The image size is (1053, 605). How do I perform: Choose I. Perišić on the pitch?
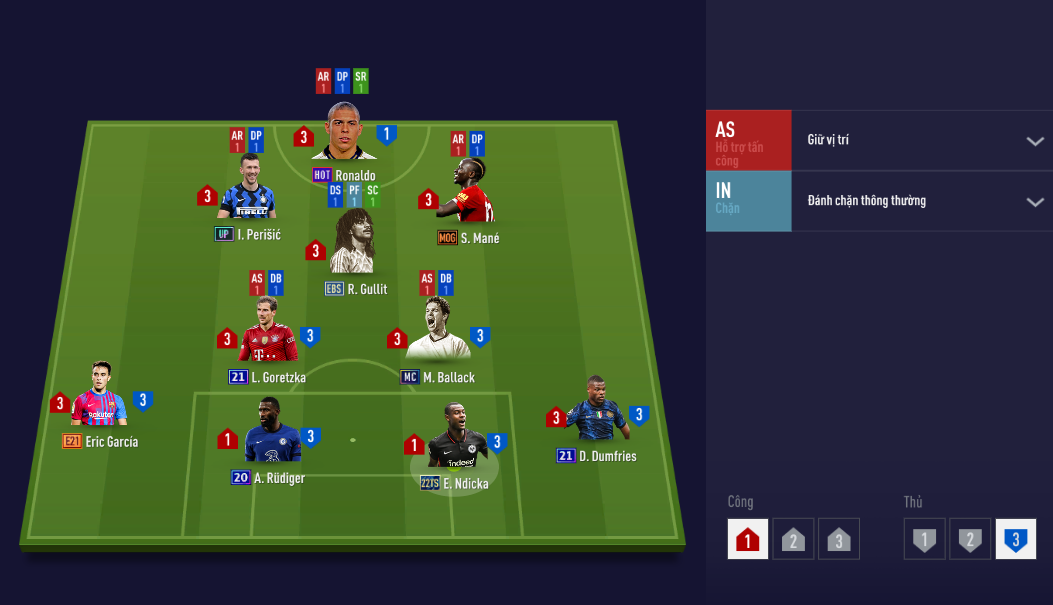[247, 191]
